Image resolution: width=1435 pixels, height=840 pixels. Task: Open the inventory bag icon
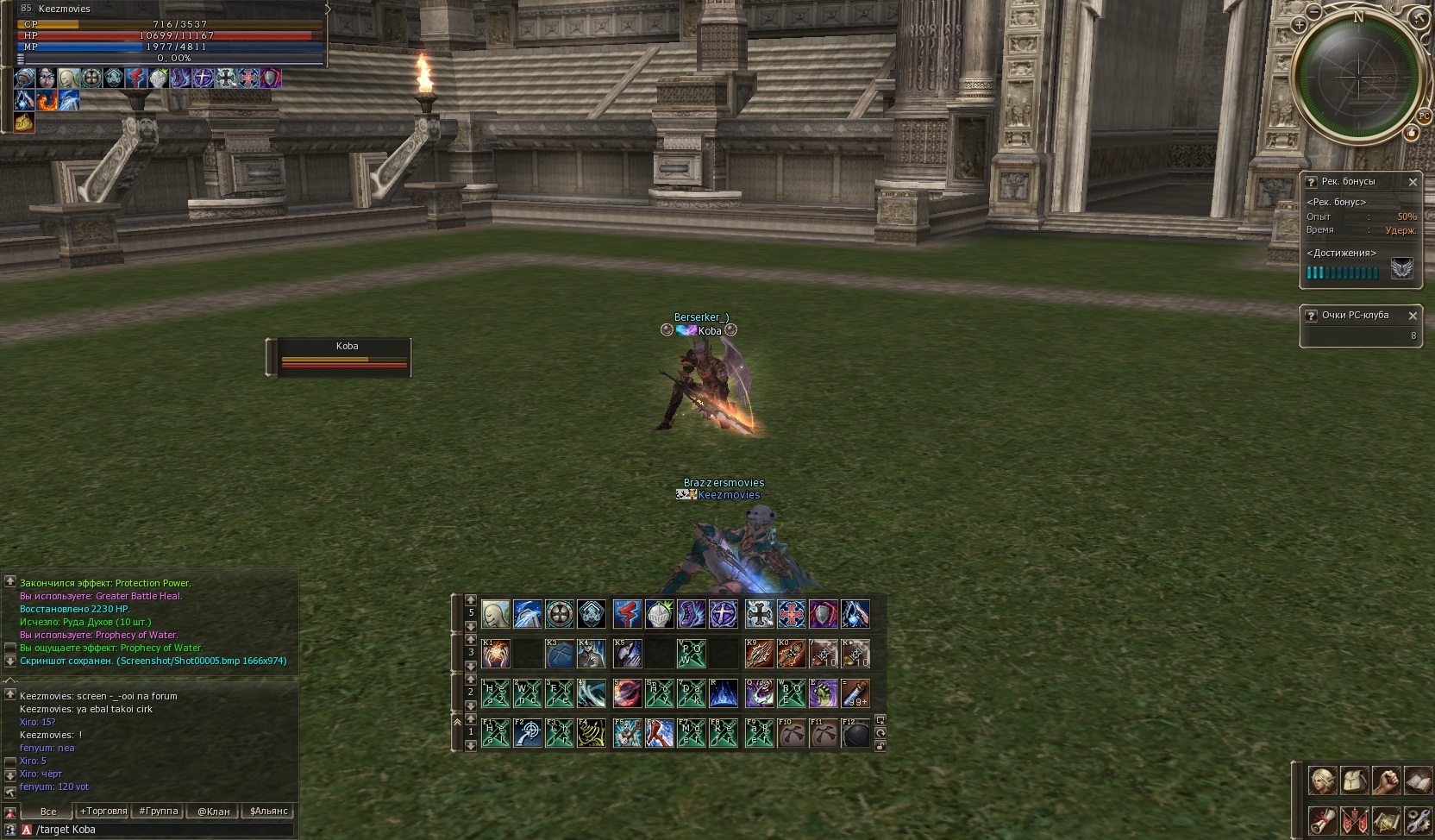pyautogui.click(x=1354, y=780)
